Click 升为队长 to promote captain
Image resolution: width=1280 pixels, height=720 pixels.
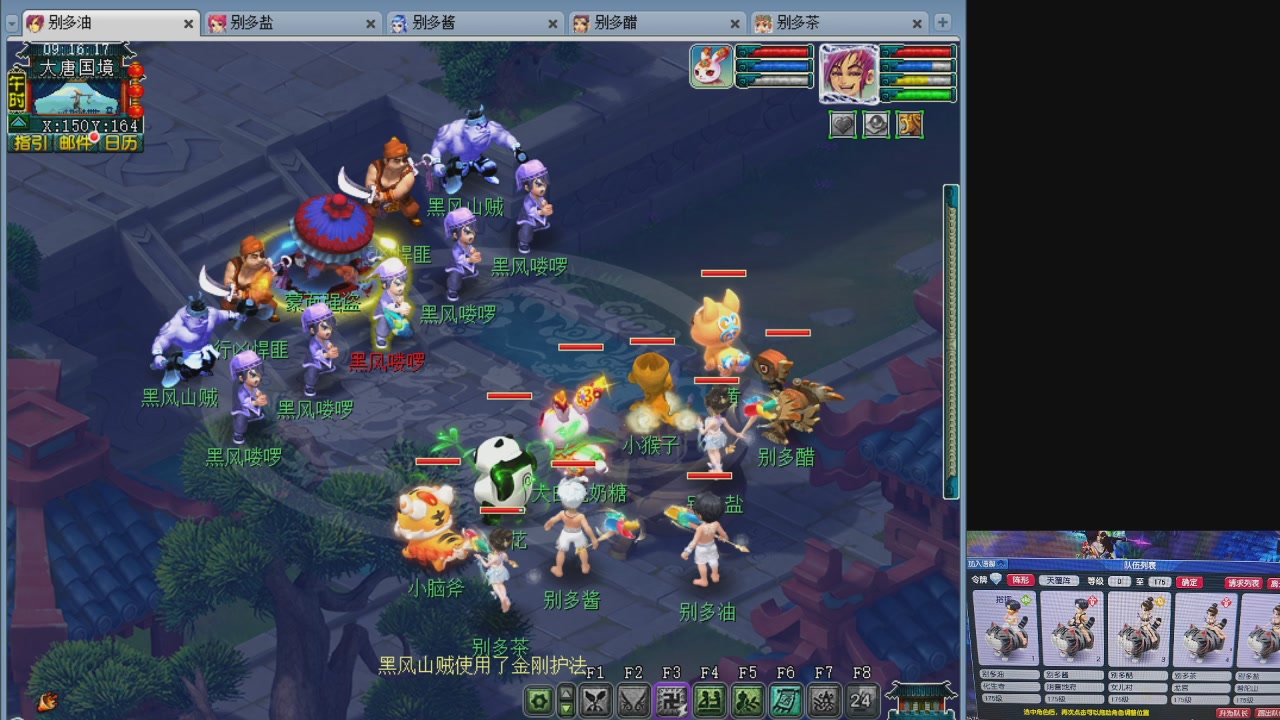(x=1234, y=711)
